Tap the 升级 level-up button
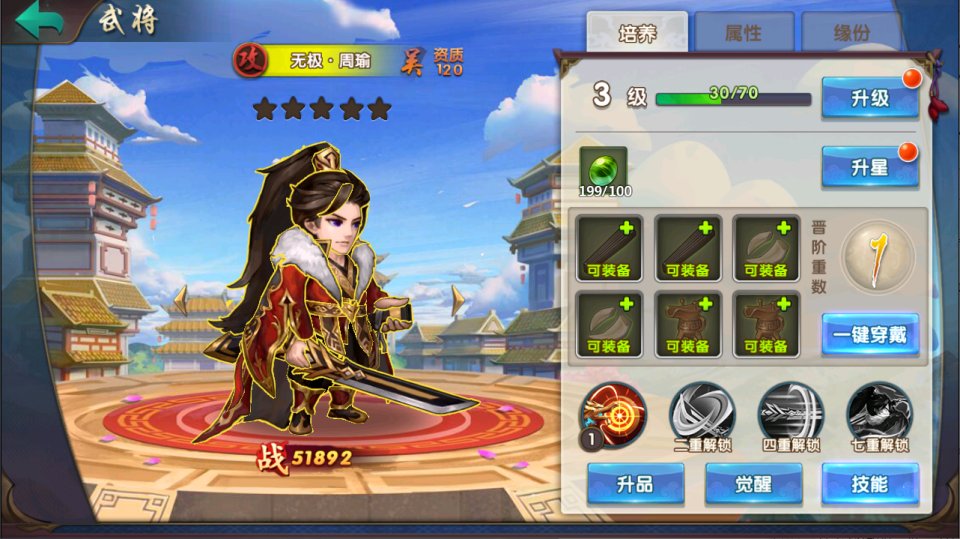The width and height of the screenshot is (960, 539). 869,98
